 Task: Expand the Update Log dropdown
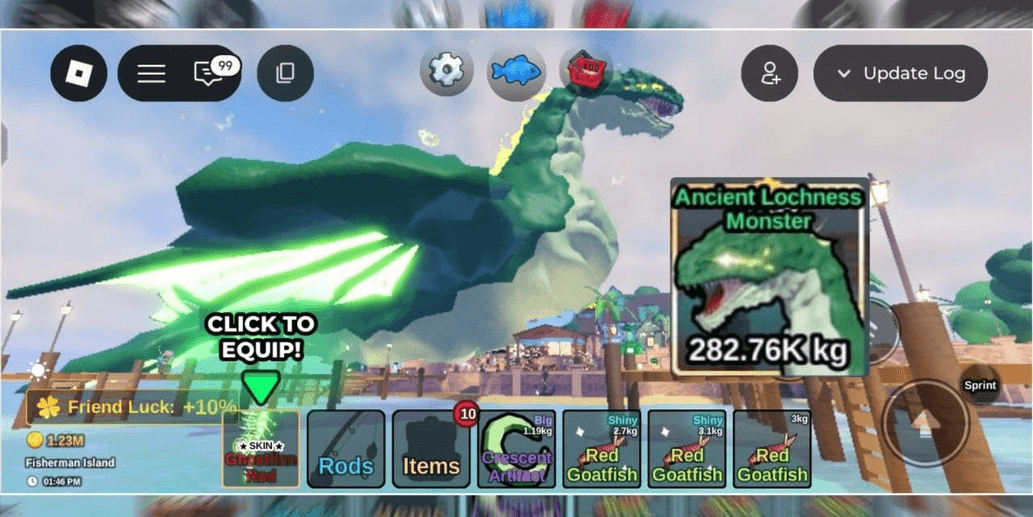click(900, 73)
